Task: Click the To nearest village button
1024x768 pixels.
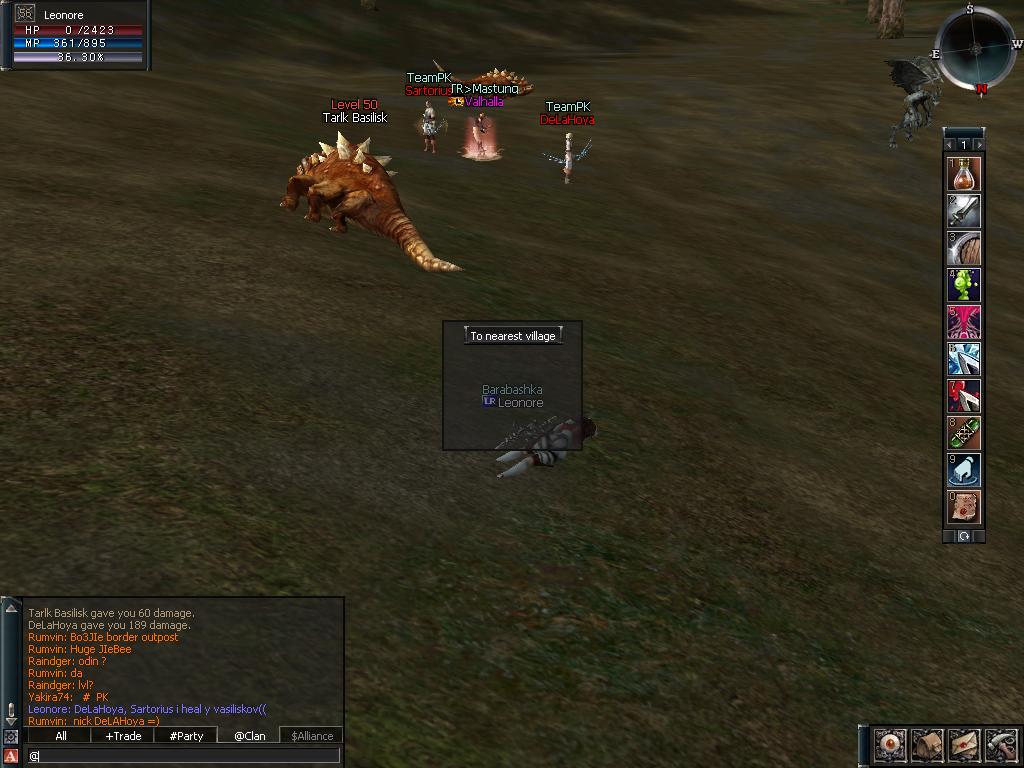Action: coord(512,336)
